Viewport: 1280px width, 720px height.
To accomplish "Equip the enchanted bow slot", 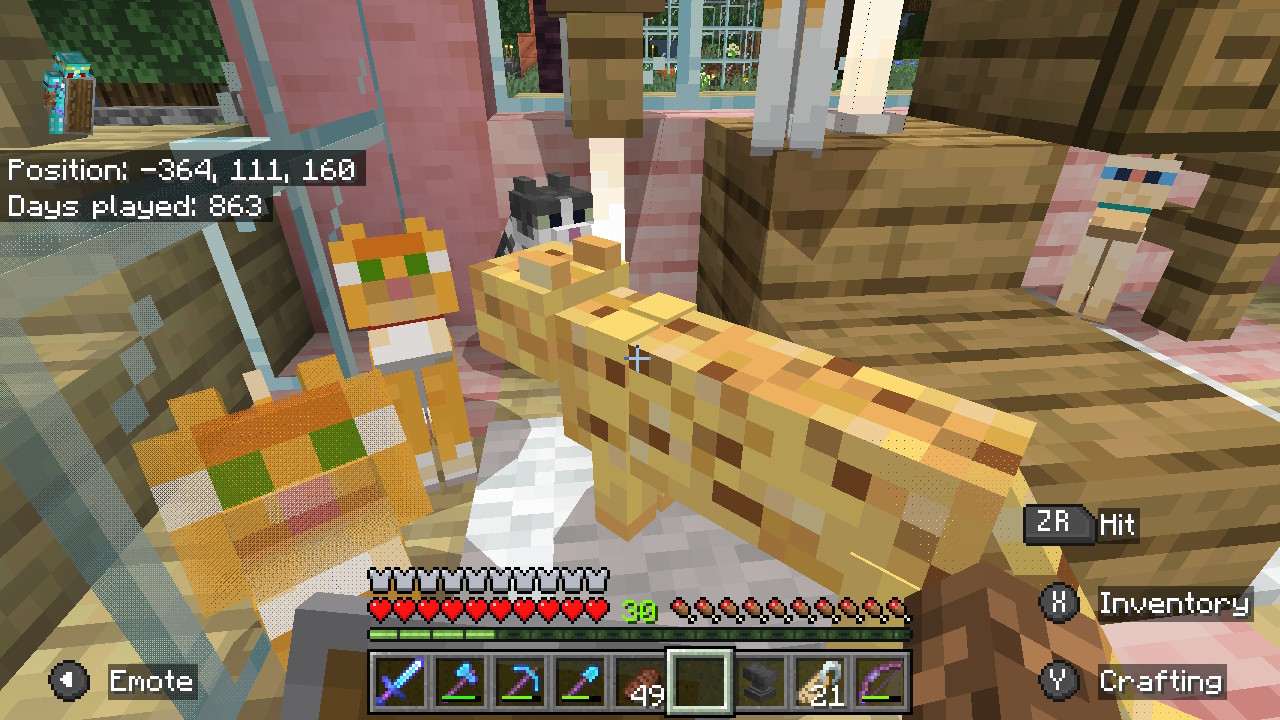I will pyautogui.click(x=883, y=682).
